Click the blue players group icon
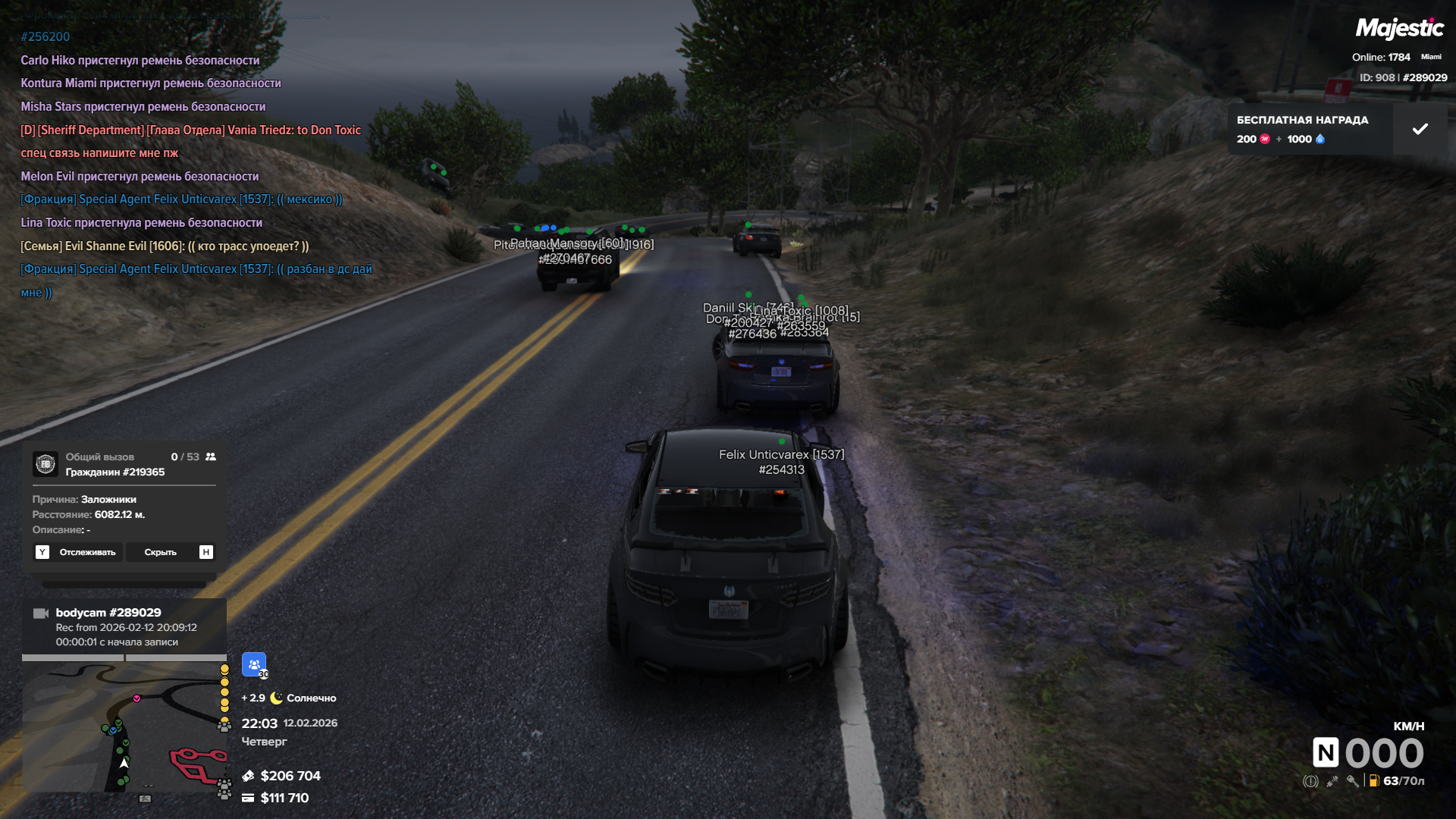Image resolution: width=1456 pixels, height=819 pixels. tap(254, 664)
